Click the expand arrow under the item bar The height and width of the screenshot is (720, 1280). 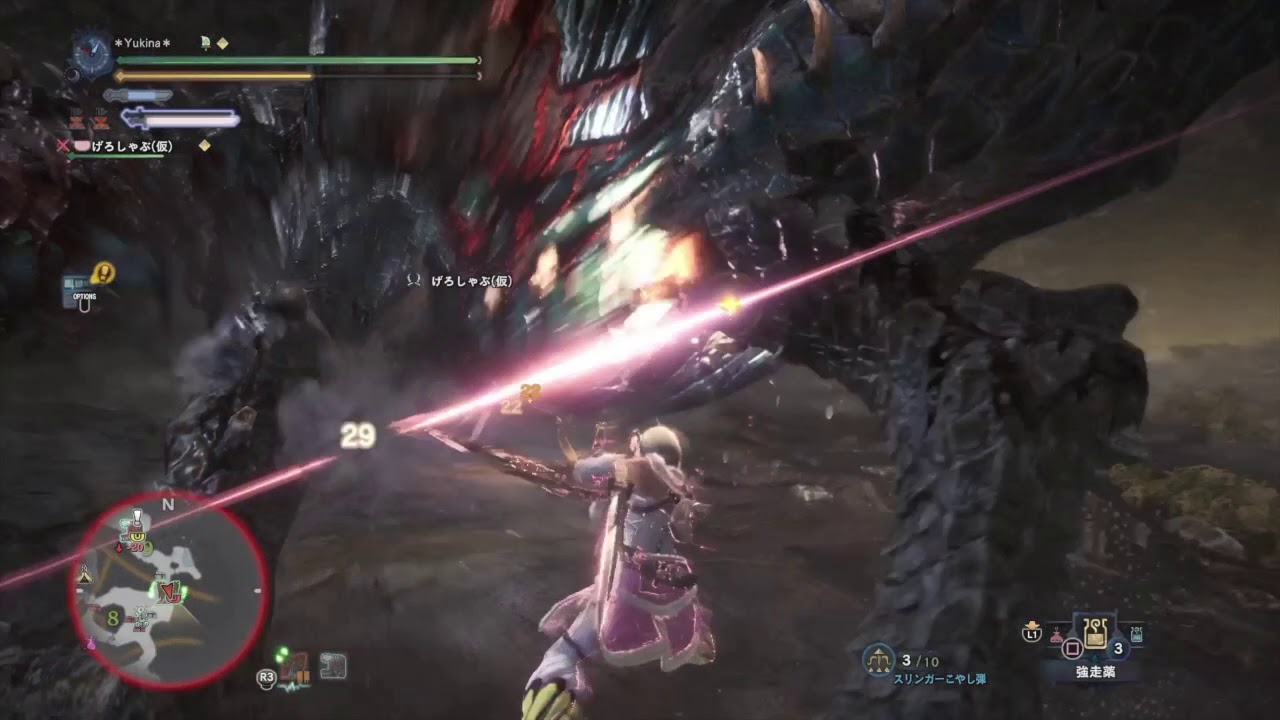1096,658
